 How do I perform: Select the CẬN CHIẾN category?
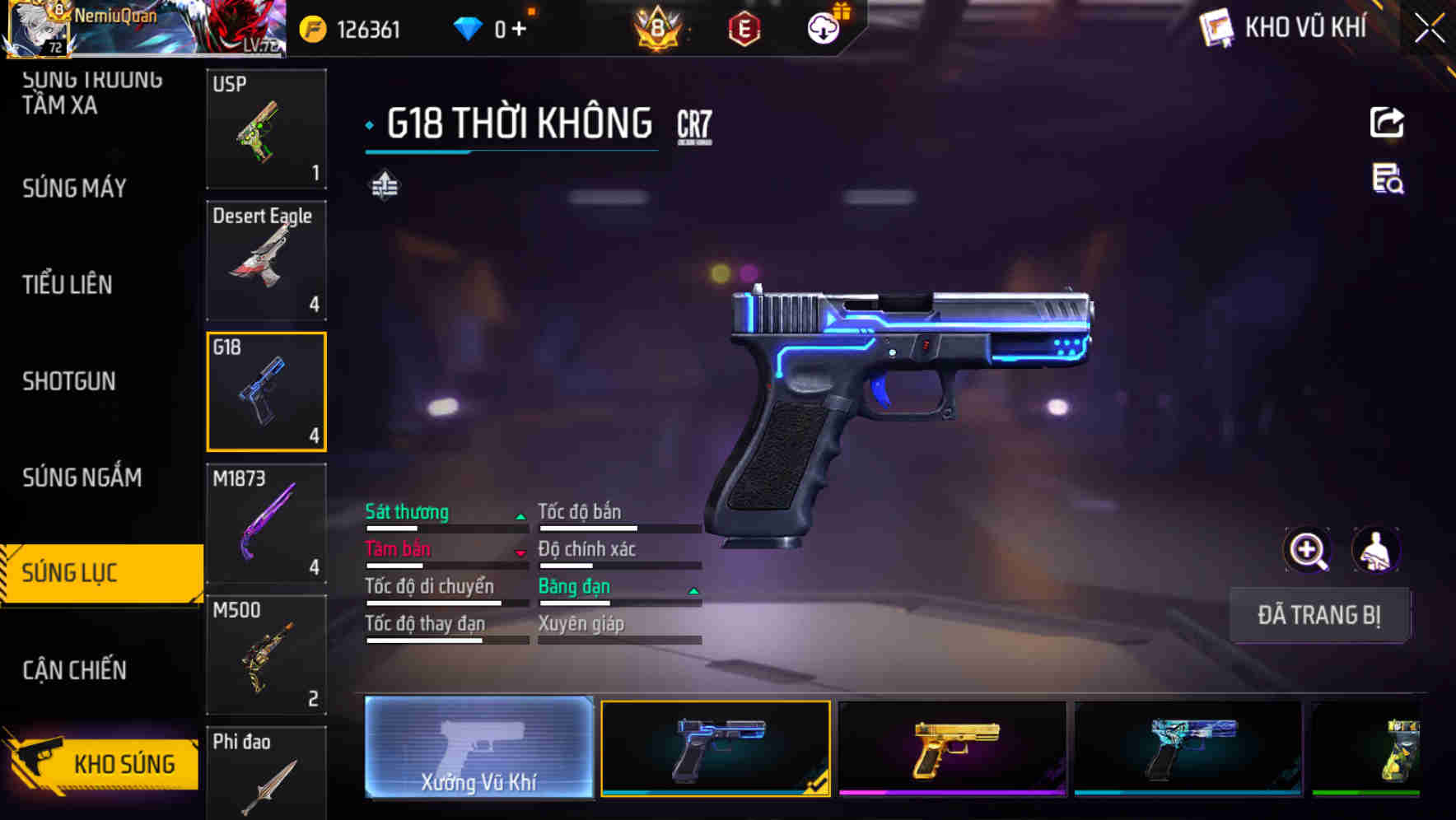(x=74, y=670)
